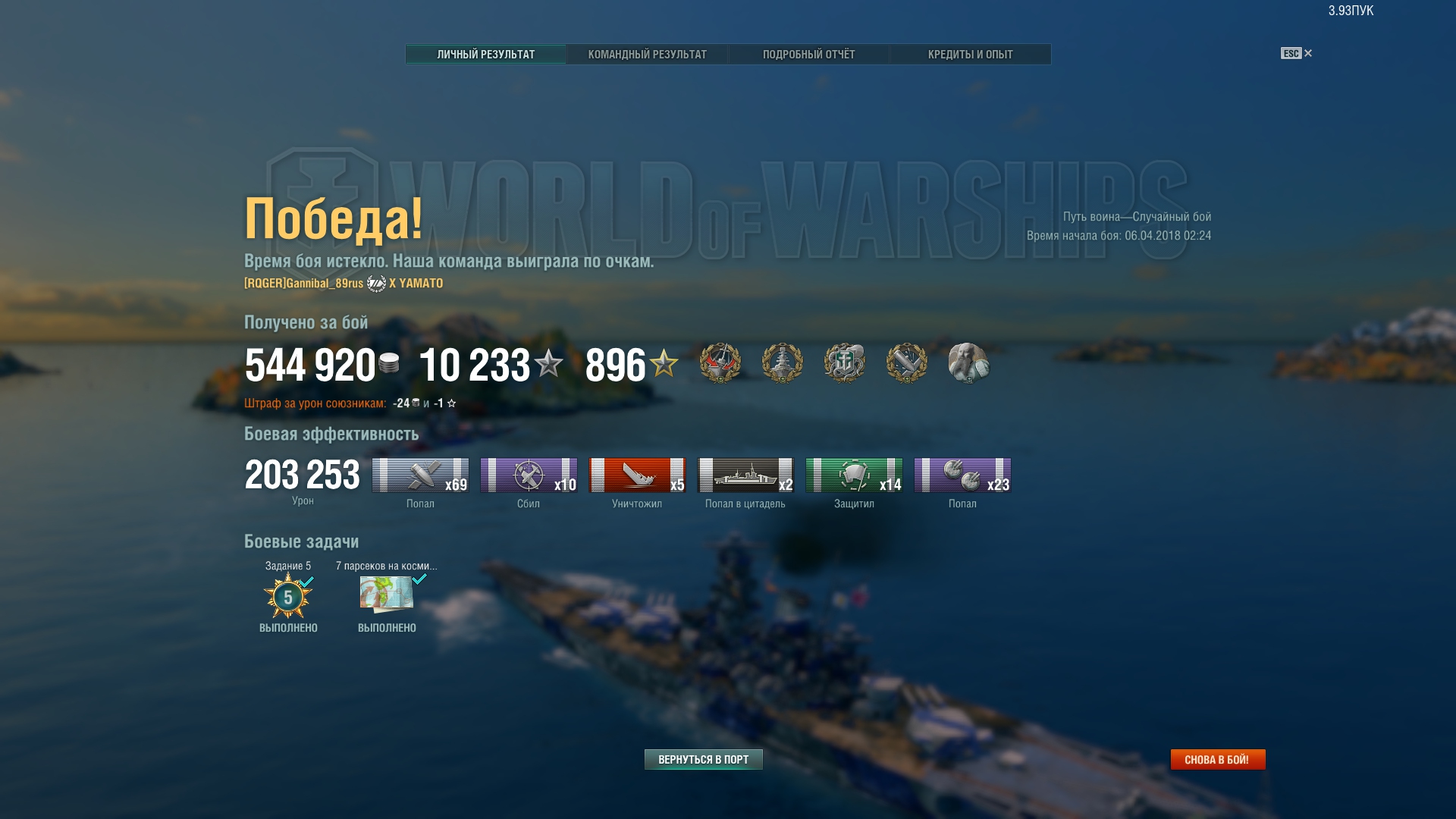Screen dimensions: 1456x819
Task: Open the Задание 5 completed mission
Action: tap(288, 597)
